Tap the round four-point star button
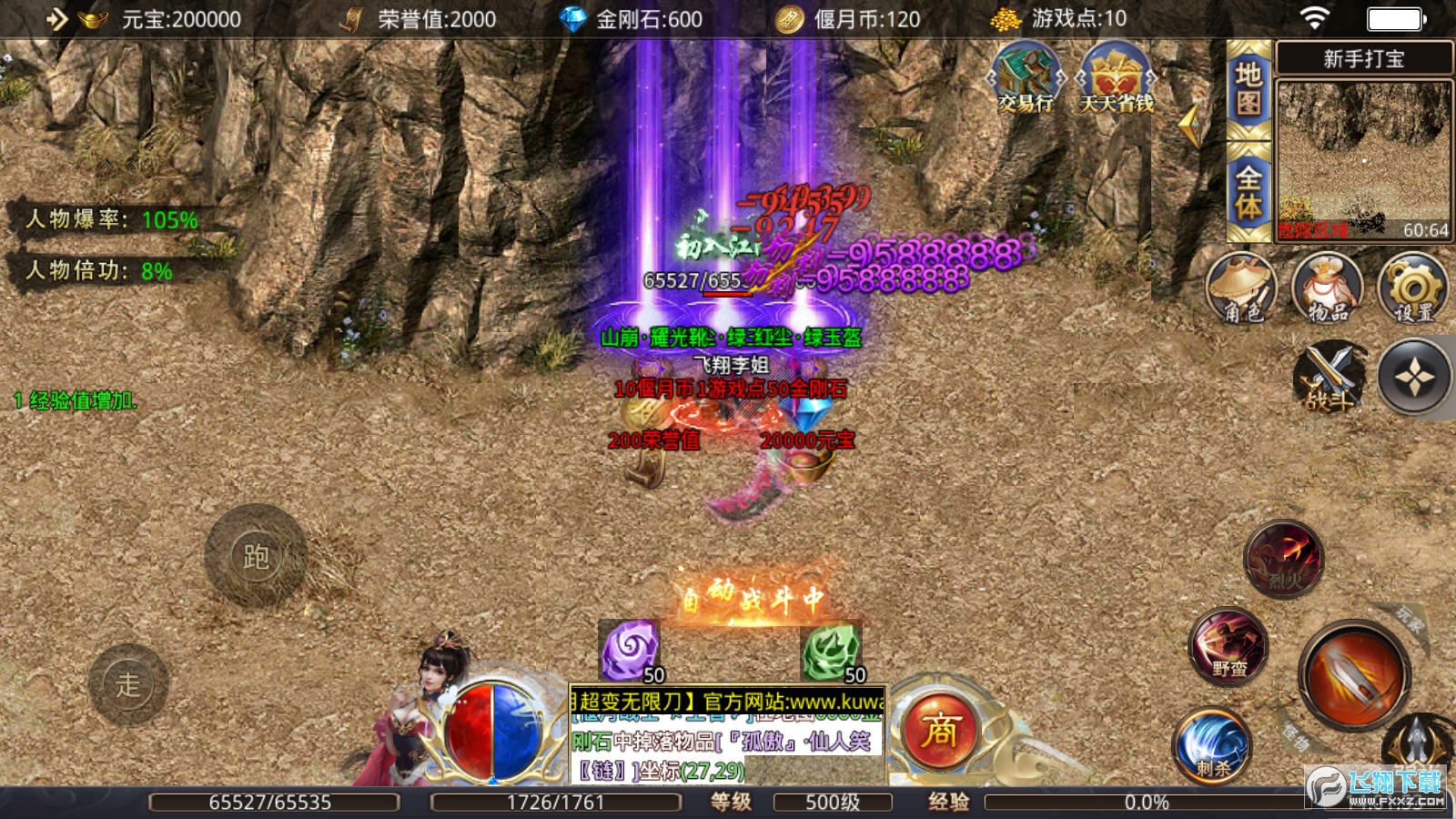1456x819 pixels. [x=1414, y=377]
